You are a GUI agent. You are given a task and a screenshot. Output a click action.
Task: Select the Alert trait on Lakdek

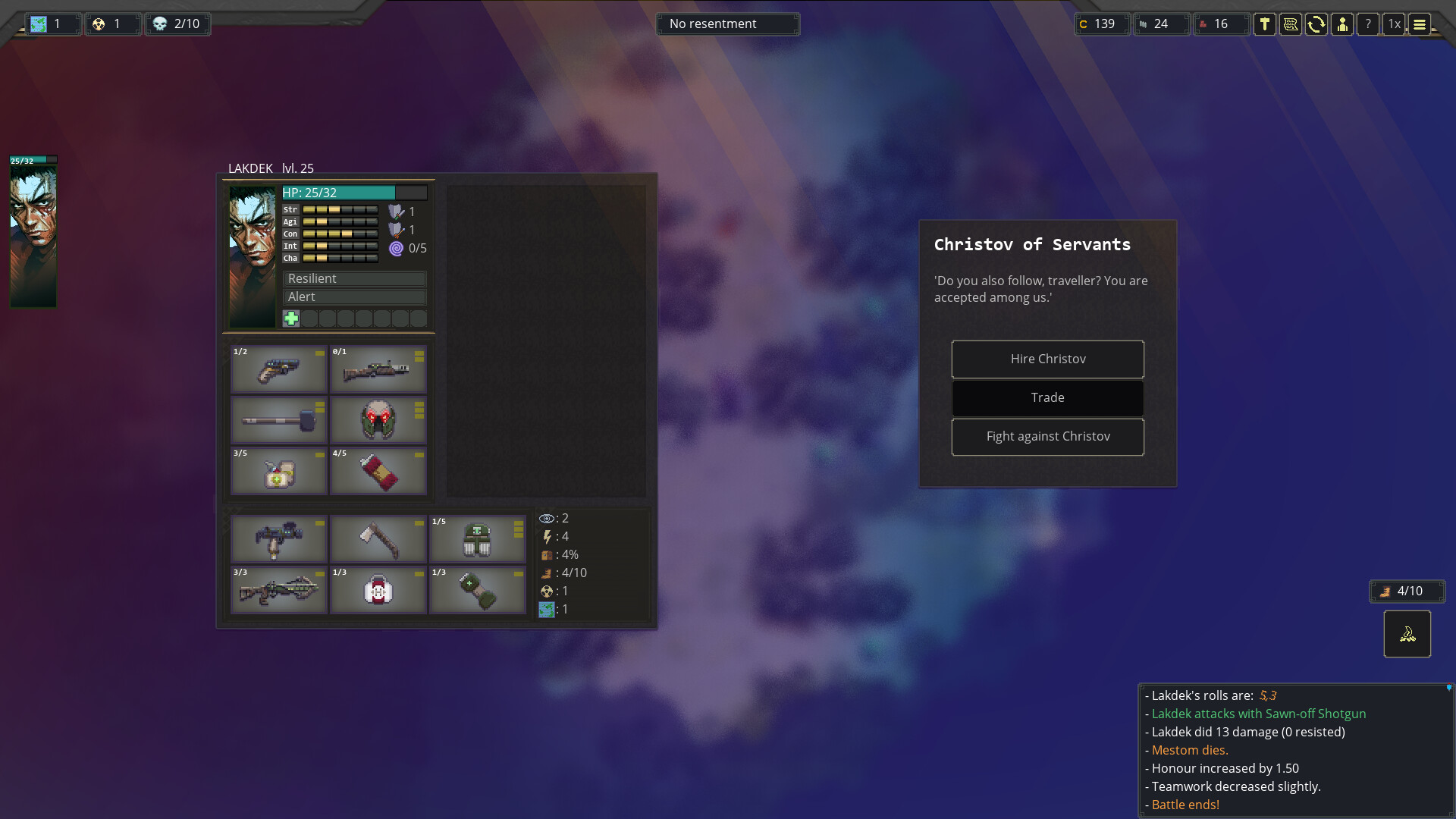coord(354,297)
